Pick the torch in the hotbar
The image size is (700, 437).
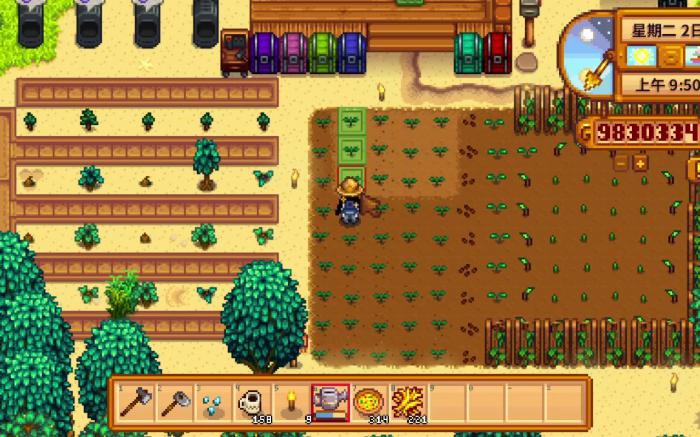point(290,402)
